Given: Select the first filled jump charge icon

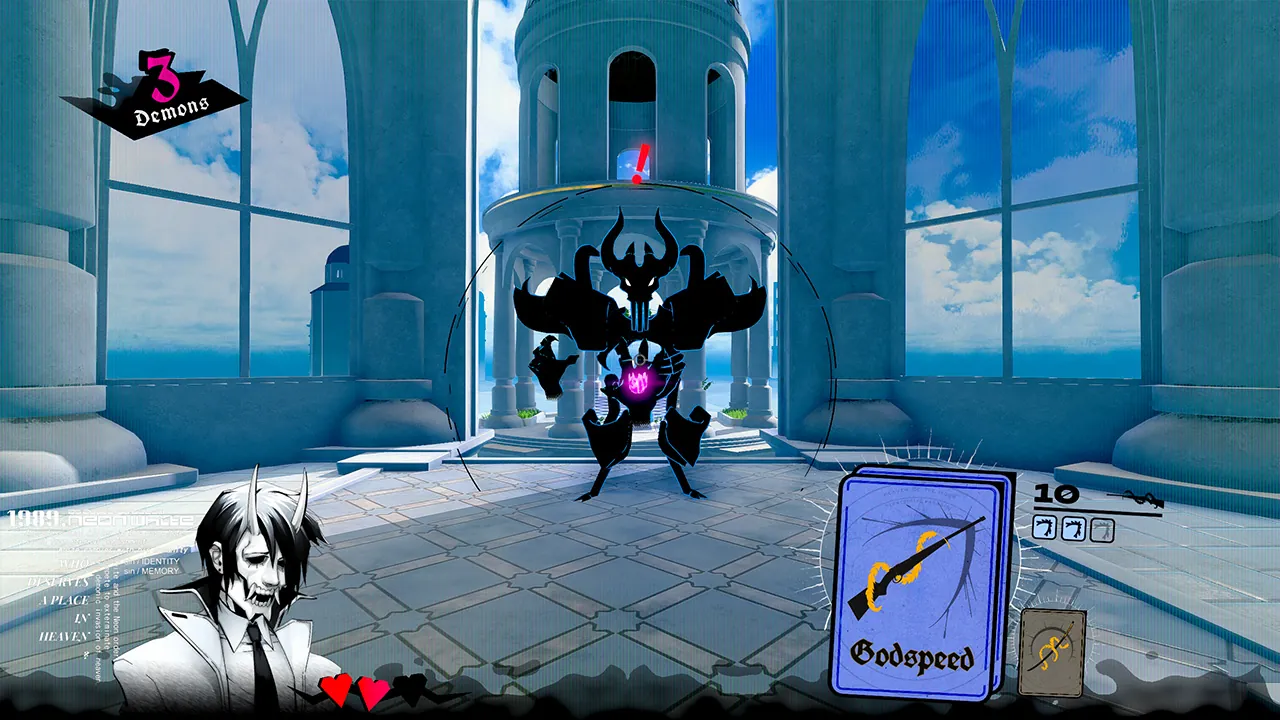Looking at the screenshot, I should point(1044,527).
